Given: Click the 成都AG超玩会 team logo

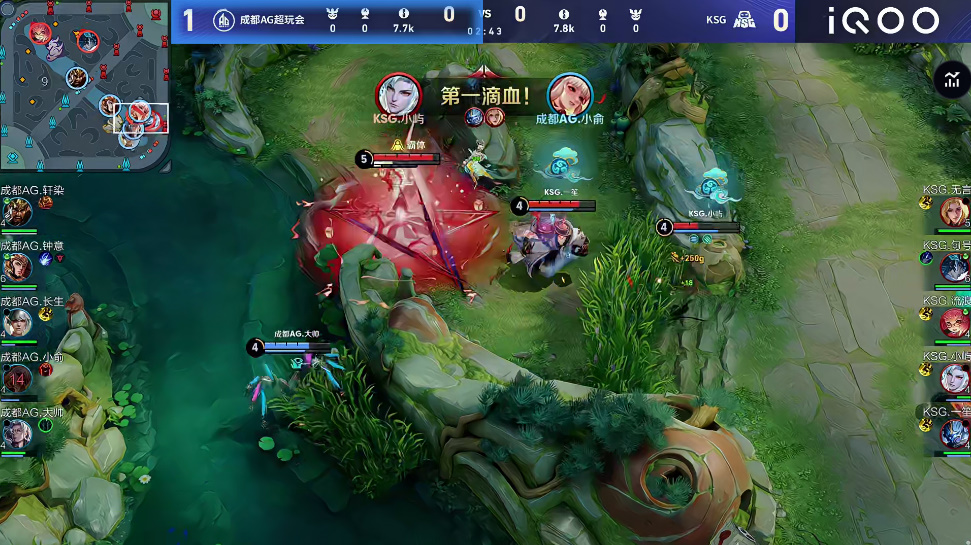Looking at the screenshot, I should point(224,19).
